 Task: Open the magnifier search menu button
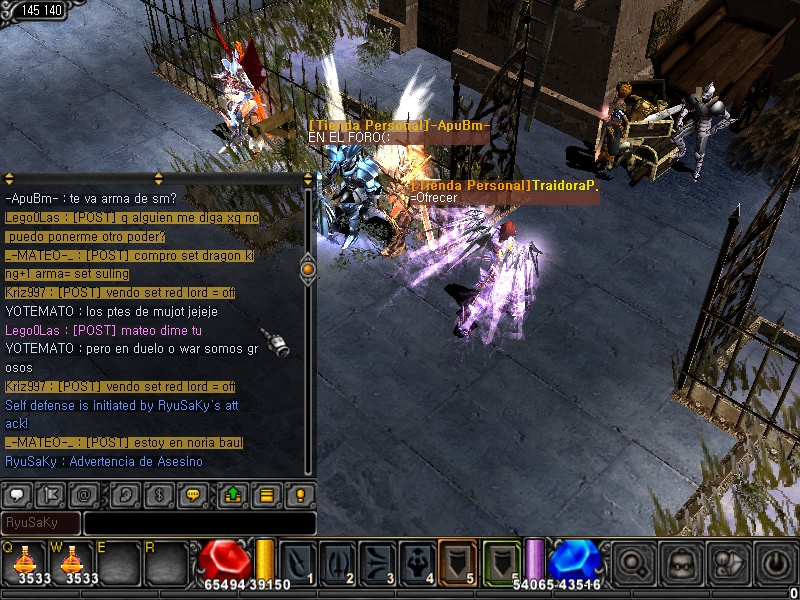(632, 564)
